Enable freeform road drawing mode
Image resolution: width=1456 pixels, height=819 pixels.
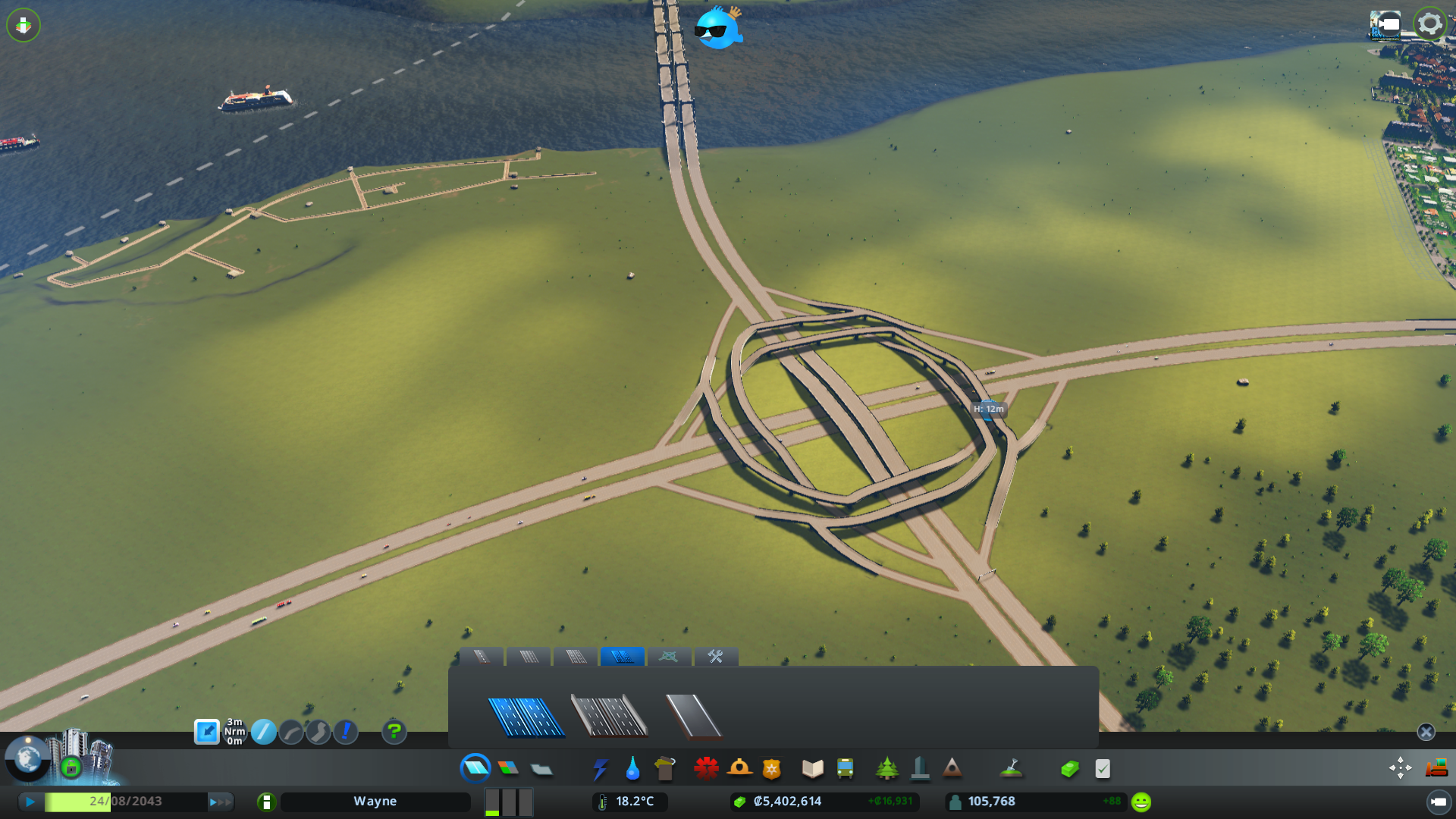pyautogui.click(x=318, y=733)
